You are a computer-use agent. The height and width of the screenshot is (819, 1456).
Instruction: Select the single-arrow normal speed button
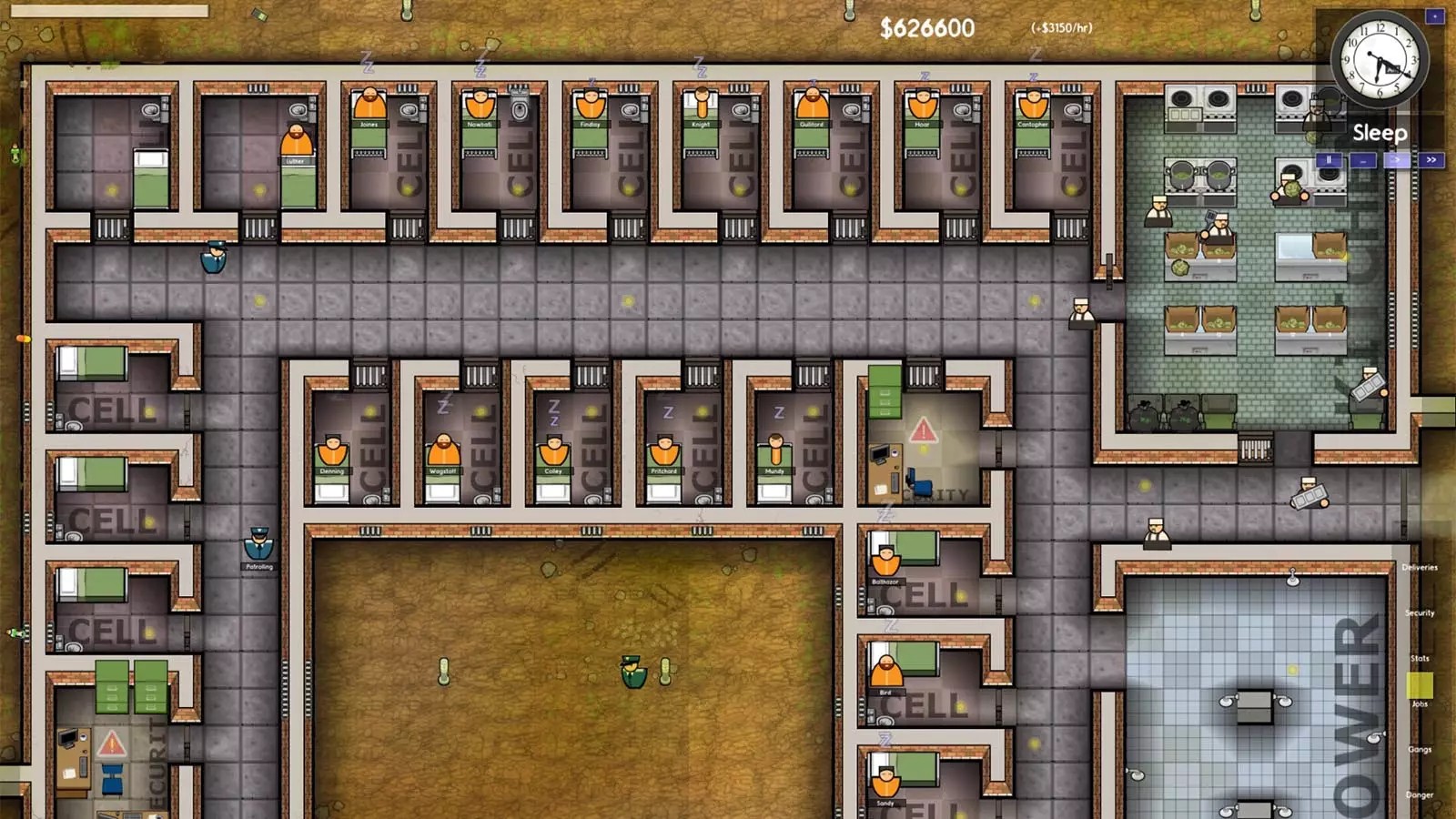tap(1397, 160)
